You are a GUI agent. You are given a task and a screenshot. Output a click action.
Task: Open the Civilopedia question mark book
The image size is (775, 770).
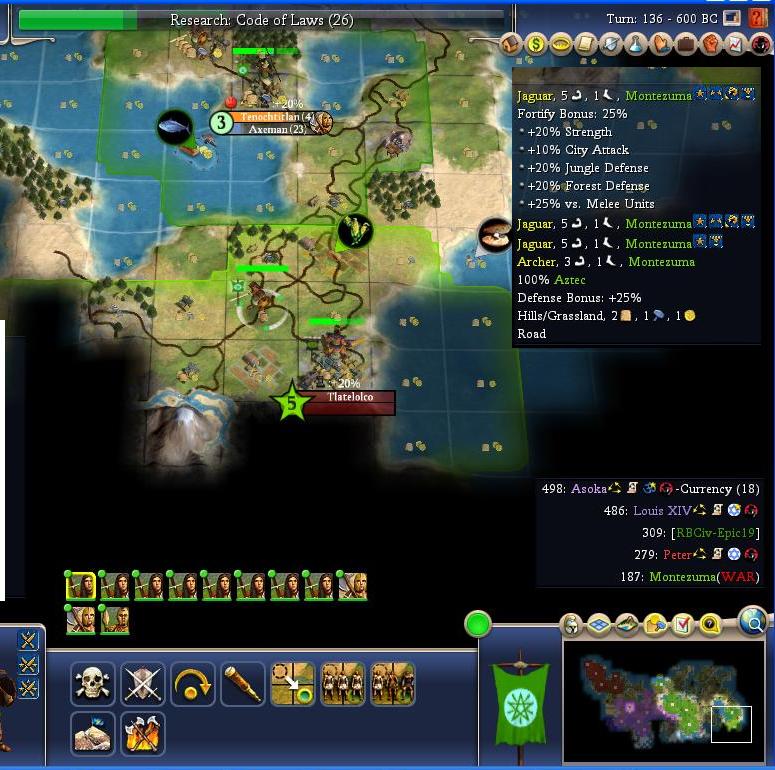pyautogui.click(x=759, y=18)
